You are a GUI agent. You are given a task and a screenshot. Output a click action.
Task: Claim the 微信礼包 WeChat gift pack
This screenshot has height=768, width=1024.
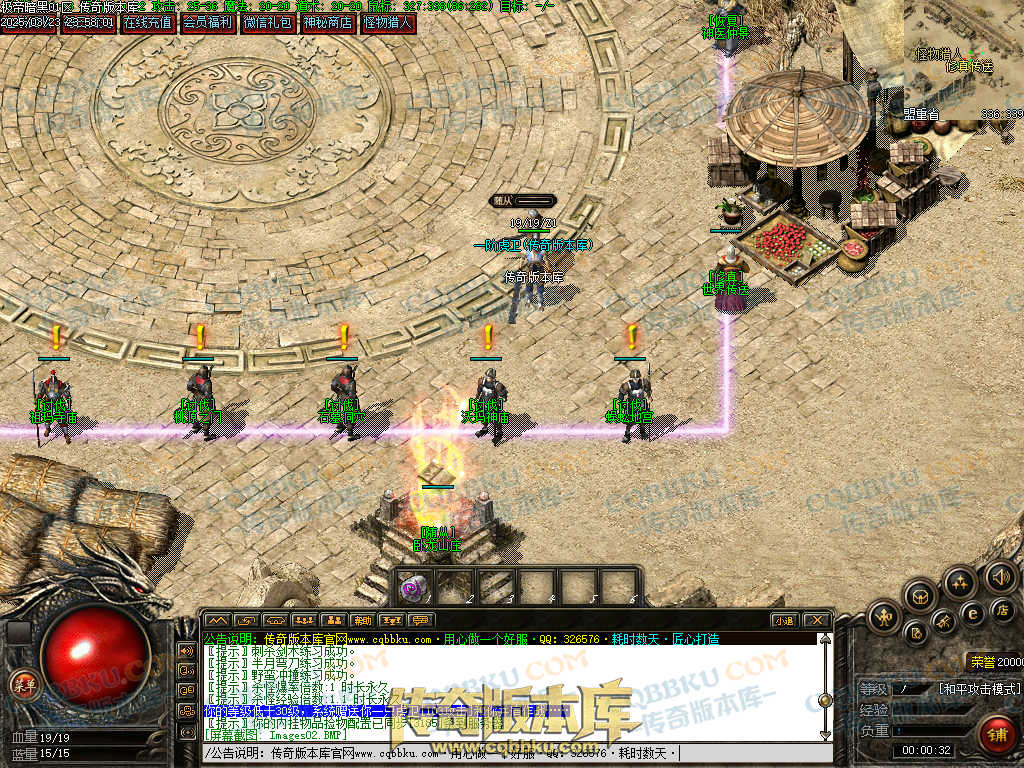(x=268, y=22)
